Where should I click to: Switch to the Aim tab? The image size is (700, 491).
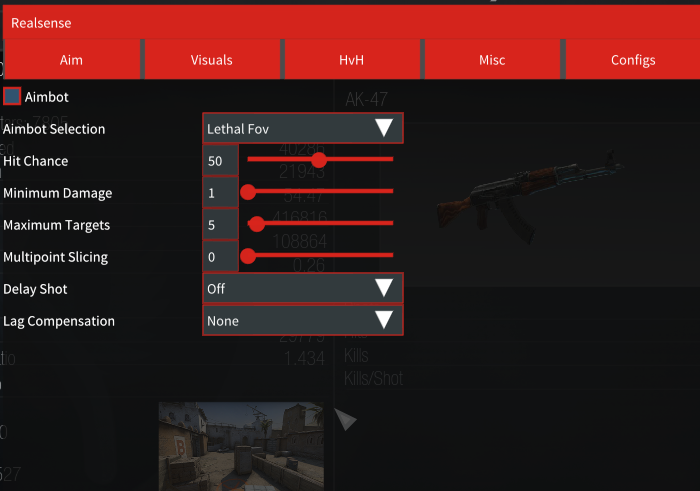click(x=72, y=60)
